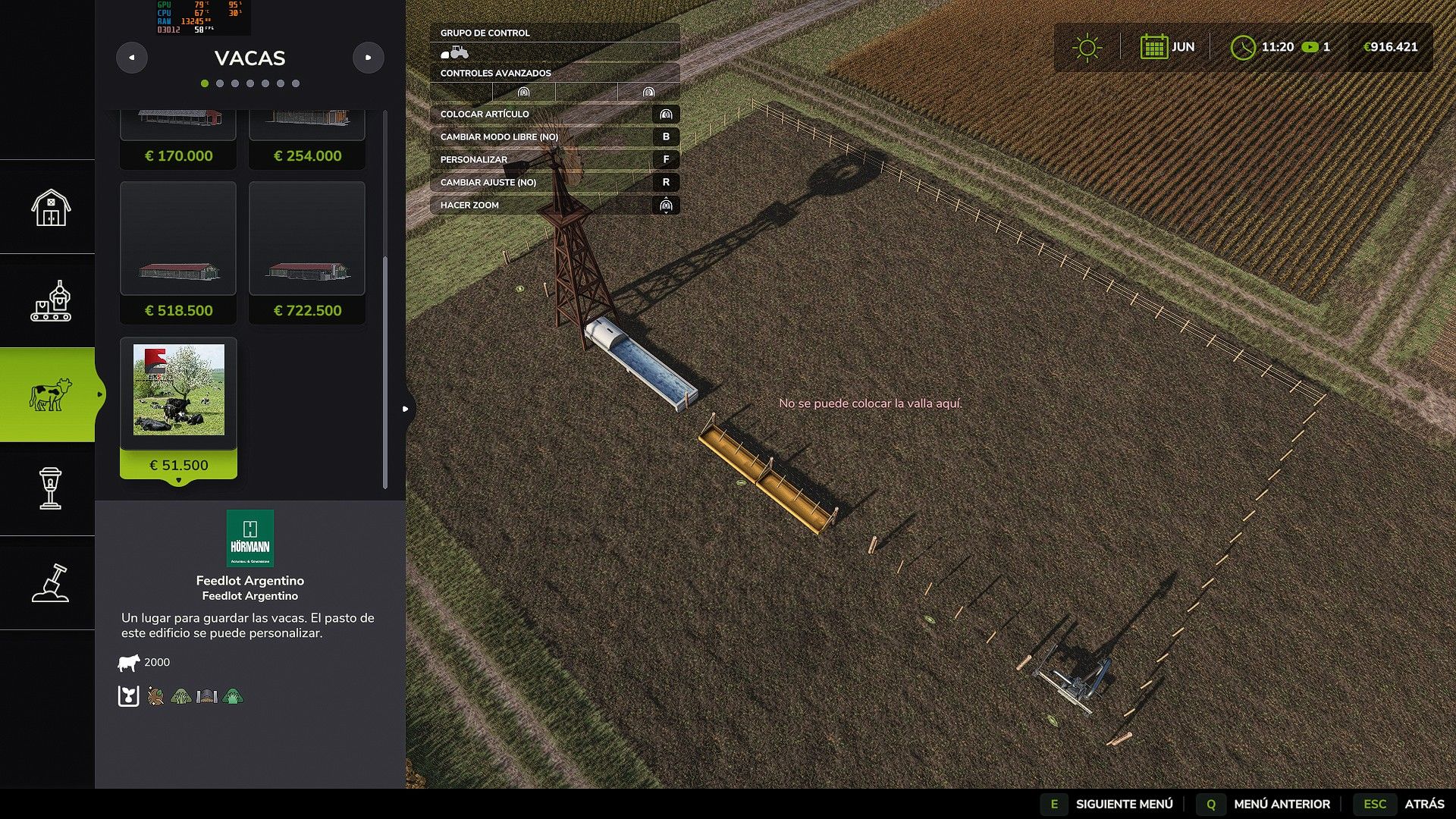Choose the €722.500 cow barn
Screen dimensions: 1456x819
[x=307, y=253]
